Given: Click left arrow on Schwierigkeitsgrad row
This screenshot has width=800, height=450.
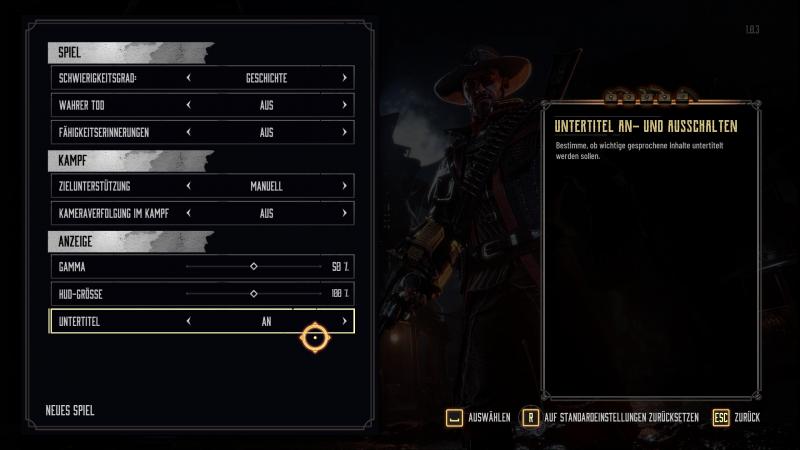Looking at the screenshot, I should 188,77.
